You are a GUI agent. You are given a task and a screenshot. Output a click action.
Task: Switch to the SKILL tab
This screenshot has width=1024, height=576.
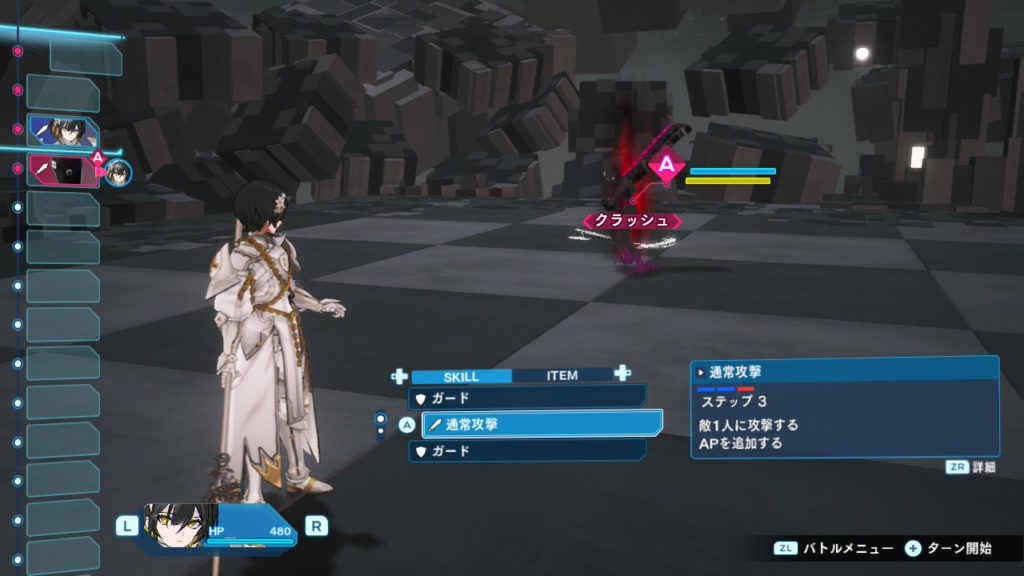461,377
